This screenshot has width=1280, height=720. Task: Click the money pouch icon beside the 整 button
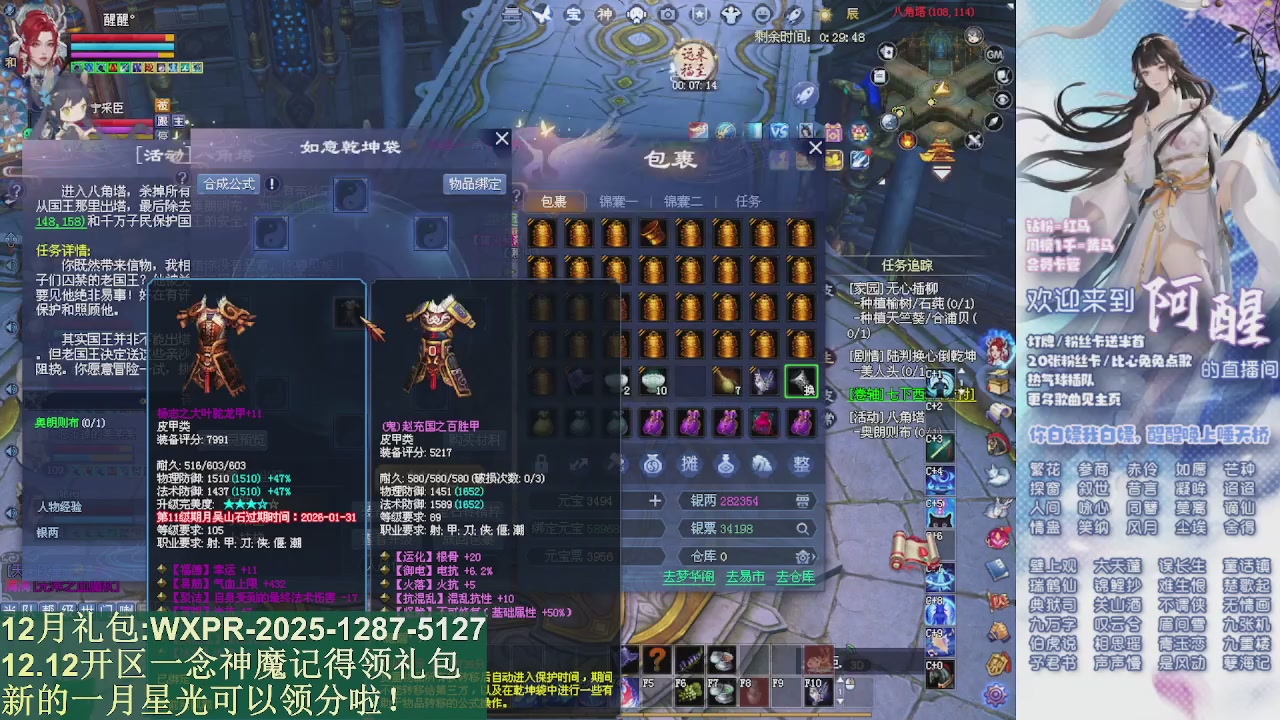[761, 463]
